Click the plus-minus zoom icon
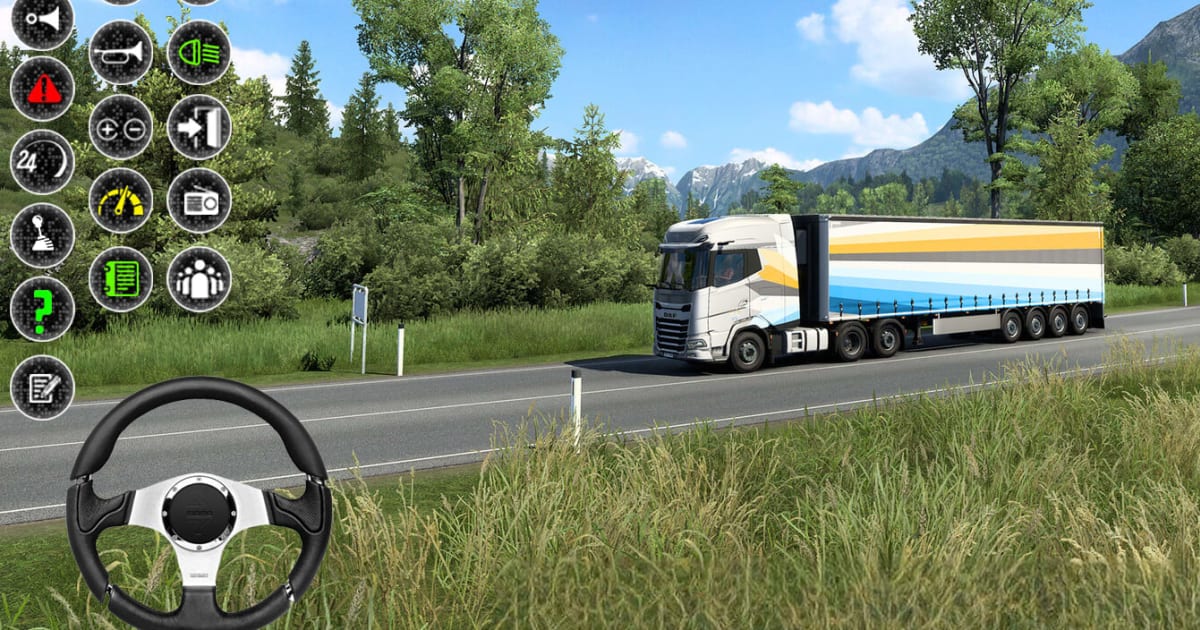Image resolution: width=1200 pixels, height=630 pixels. click(121, 127)
